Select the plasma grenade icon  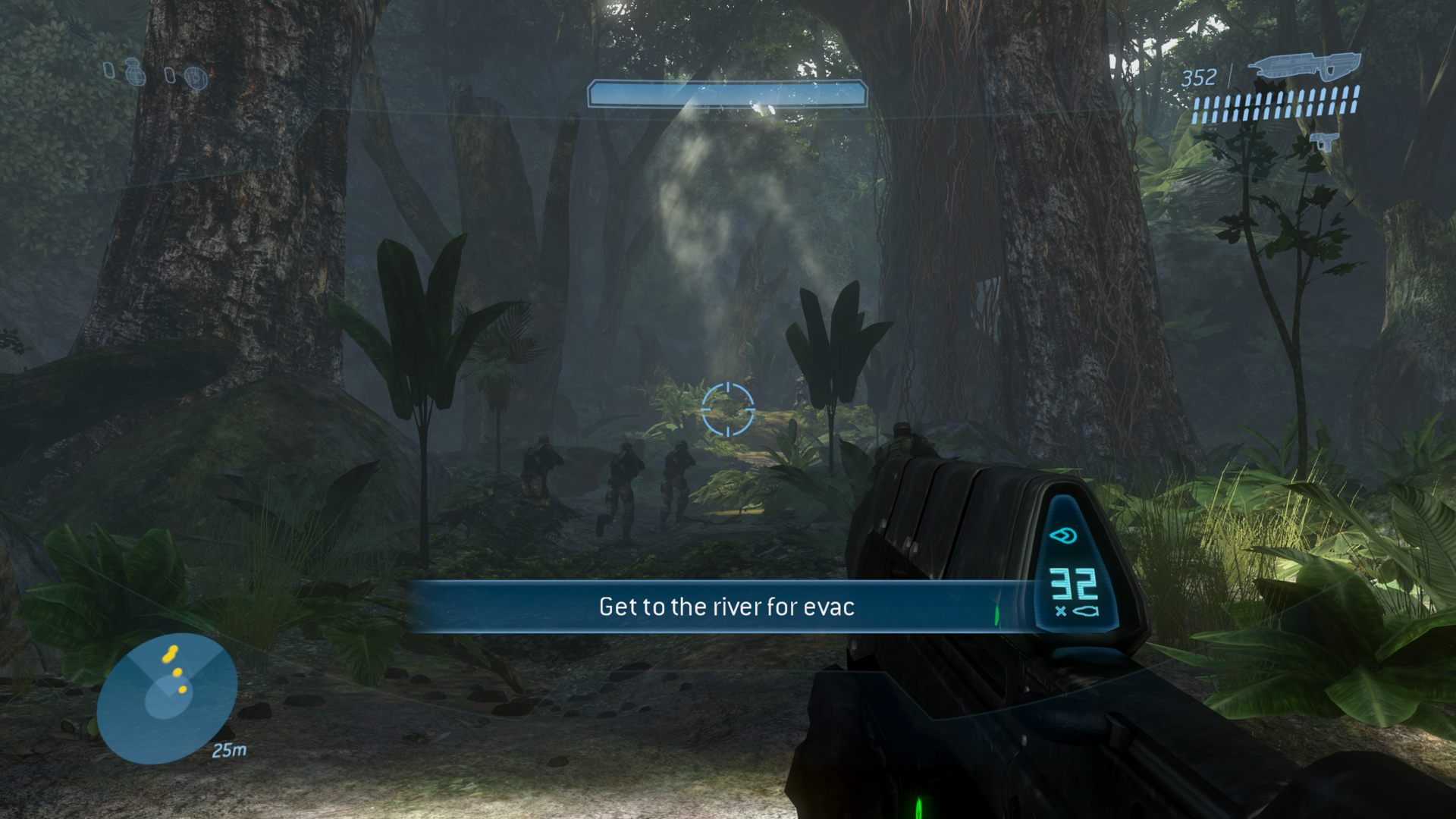pos(196,77)
